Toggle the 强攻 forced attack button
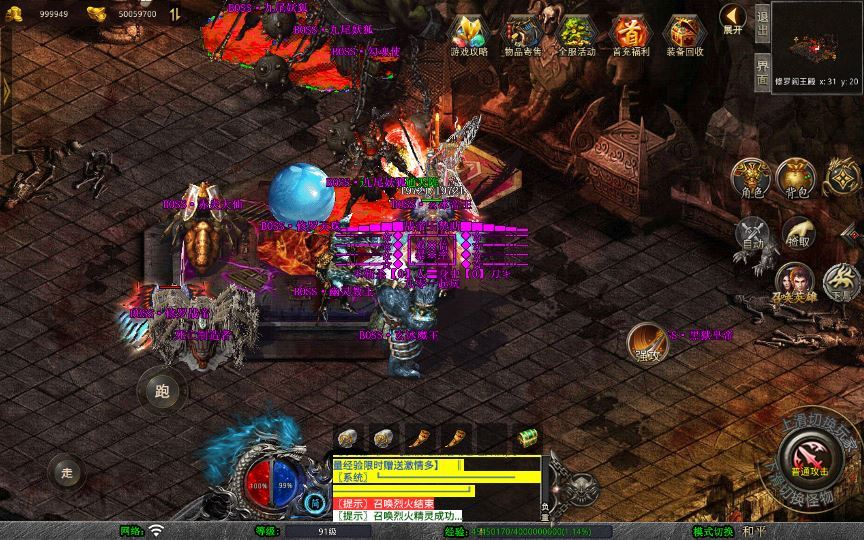 tap(648, 343)
